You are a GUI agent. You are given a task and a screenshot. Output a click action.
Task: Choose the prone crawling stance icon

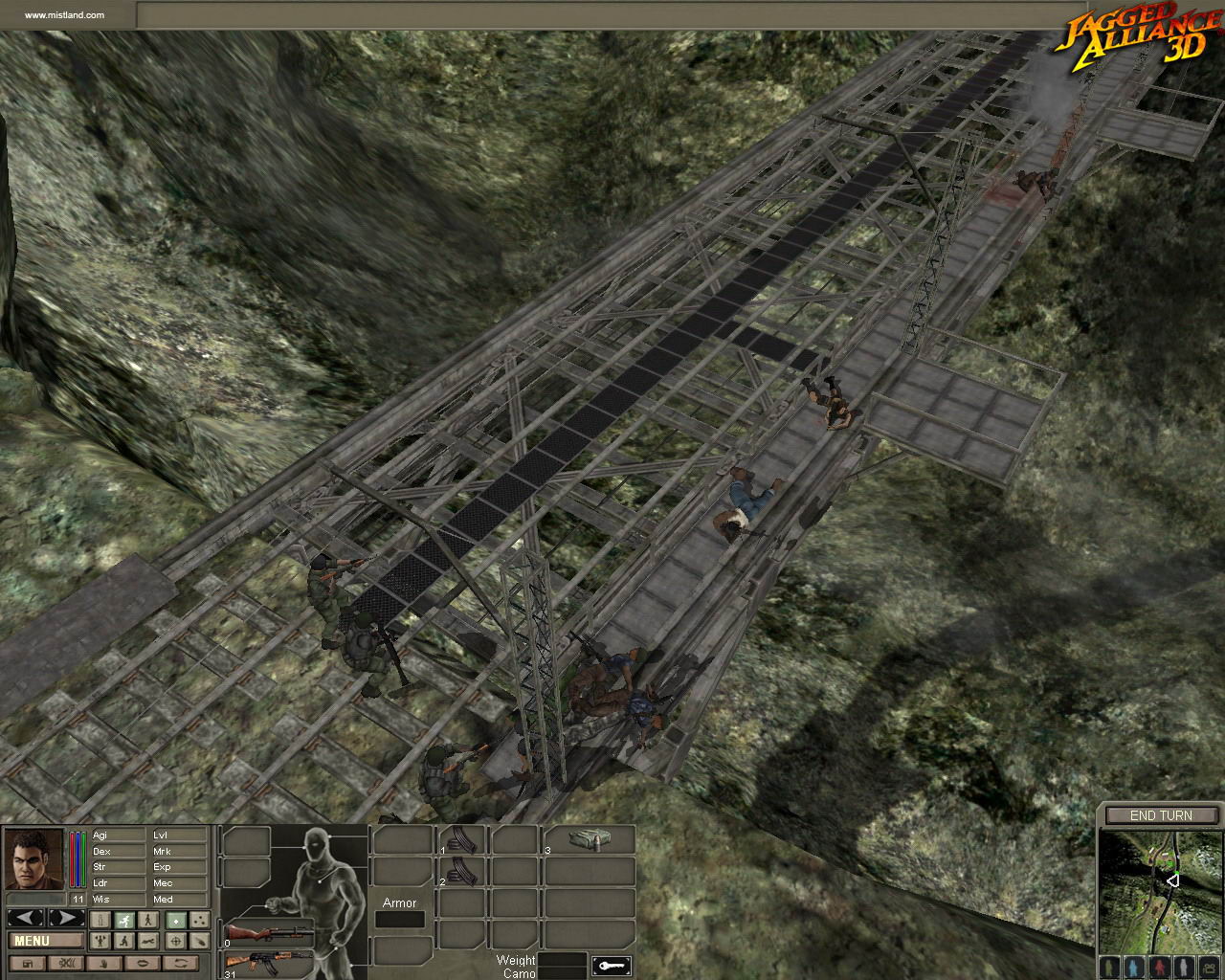click(x=149, y=941)
